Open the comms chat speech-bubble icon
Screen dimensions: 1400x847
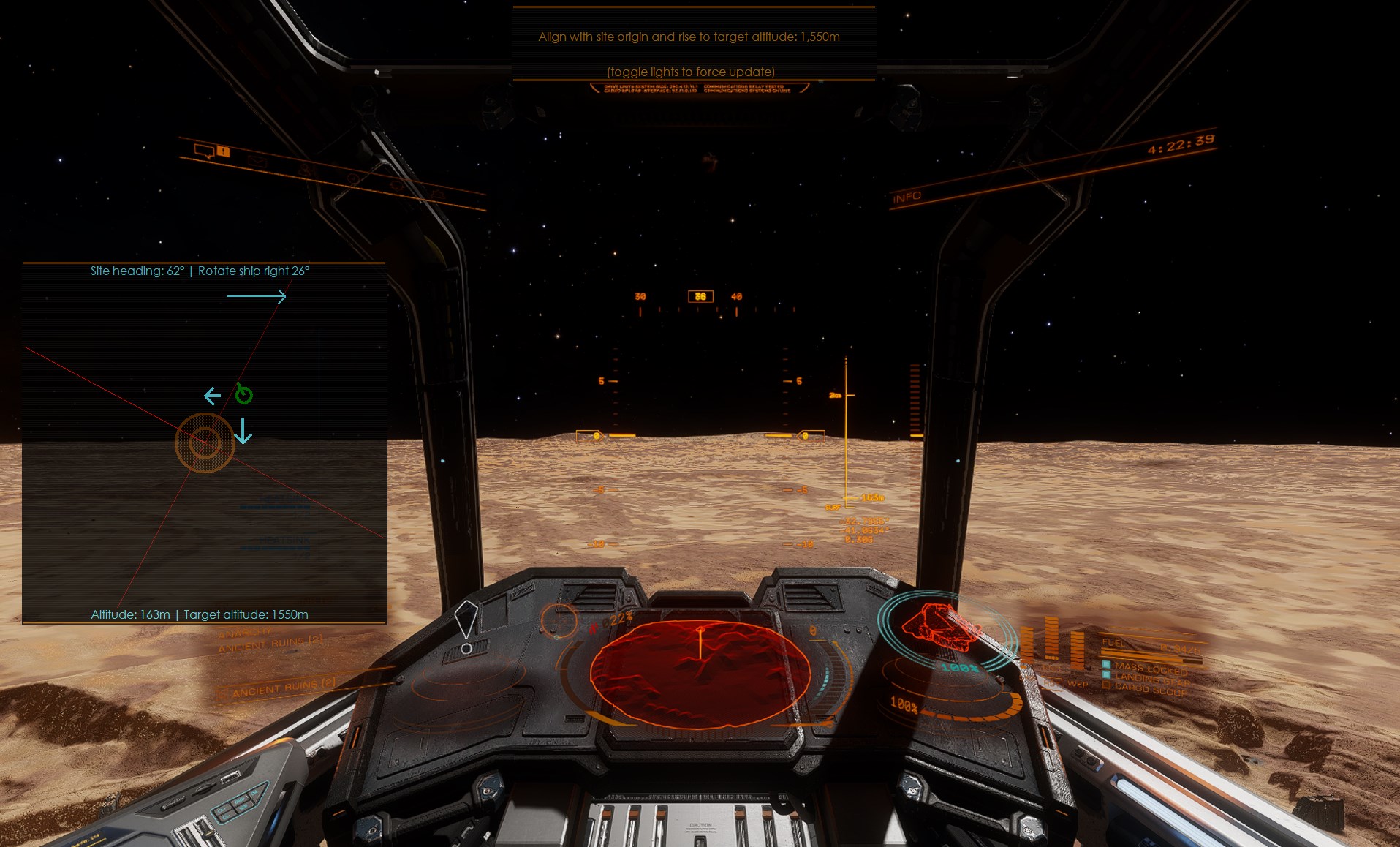tap(203, 151)
